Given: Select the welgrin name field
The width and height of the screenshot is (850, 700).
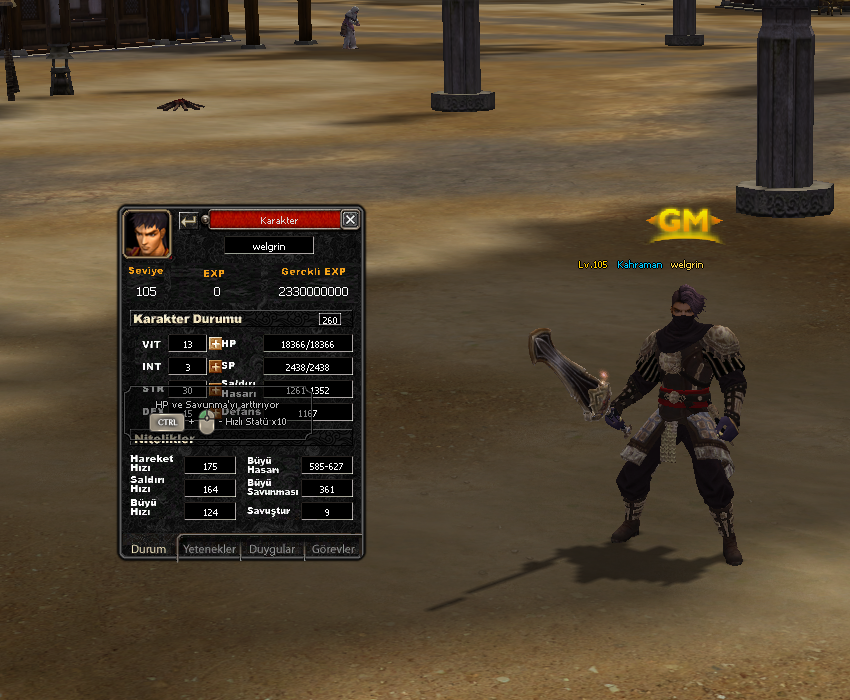Looking at the screenshot, I should coord(268,245).
